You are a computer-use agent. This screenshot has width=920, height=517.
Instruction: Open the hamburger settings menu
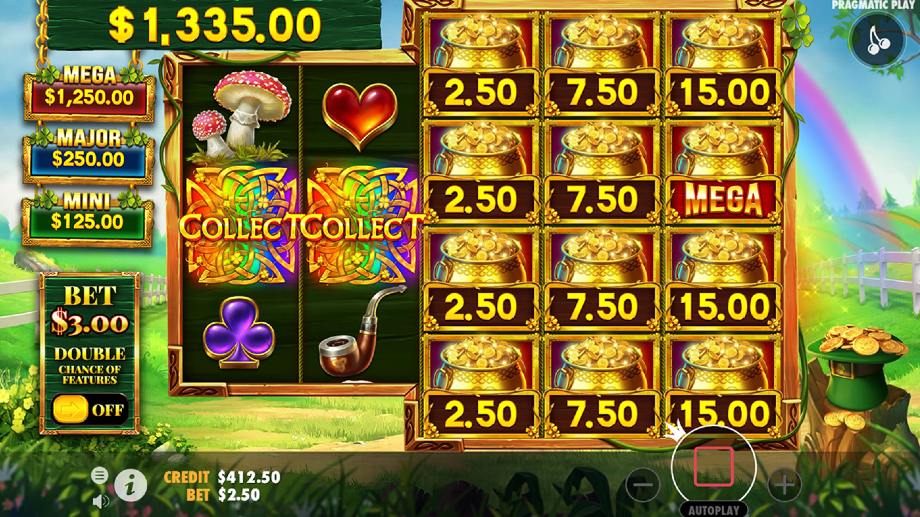click(x=99, y=474)
